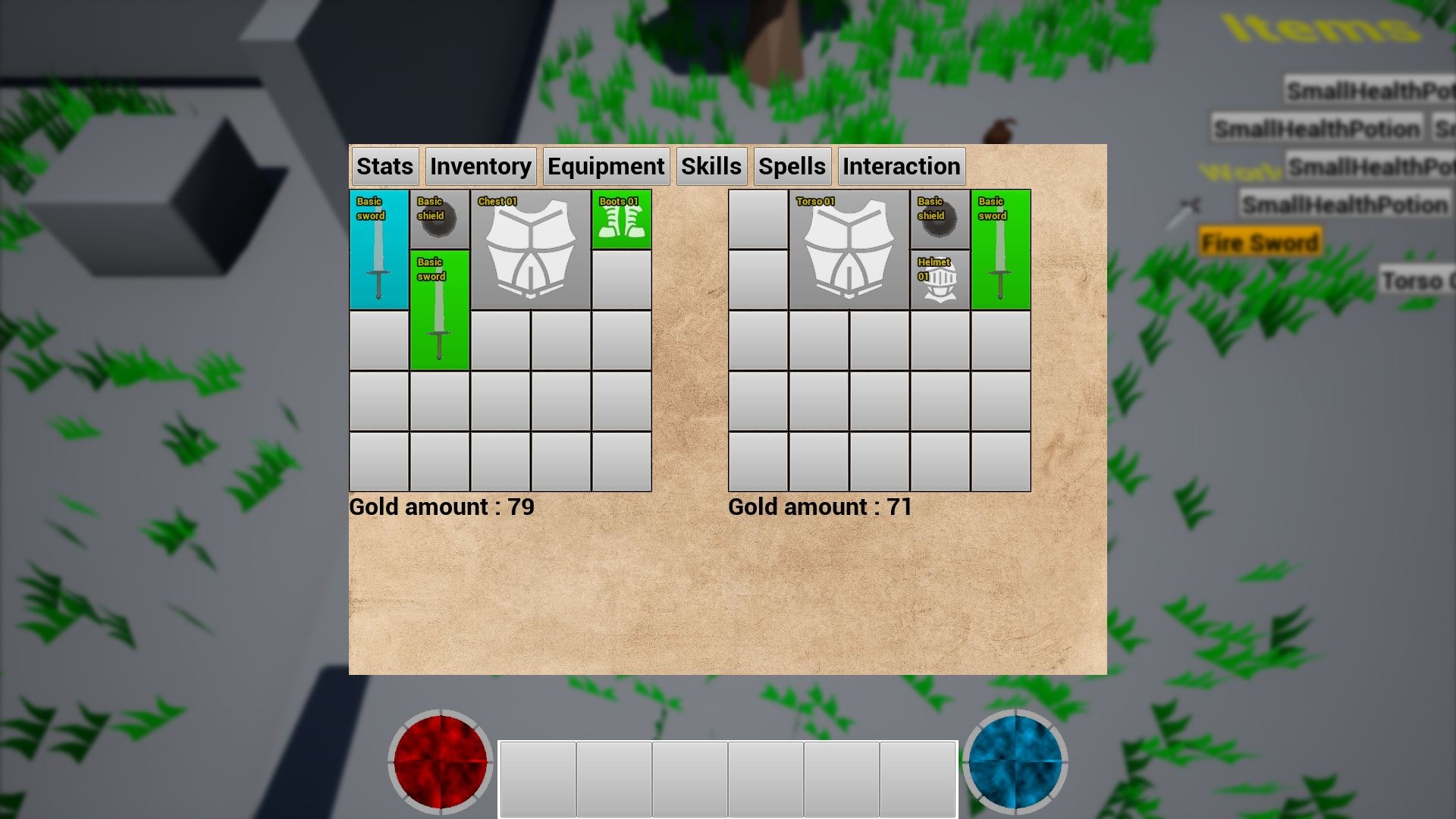Select the cyan Basic sword in the left inventory
The width and height of the screenshot is (1456, 819).
click(378, 250)
